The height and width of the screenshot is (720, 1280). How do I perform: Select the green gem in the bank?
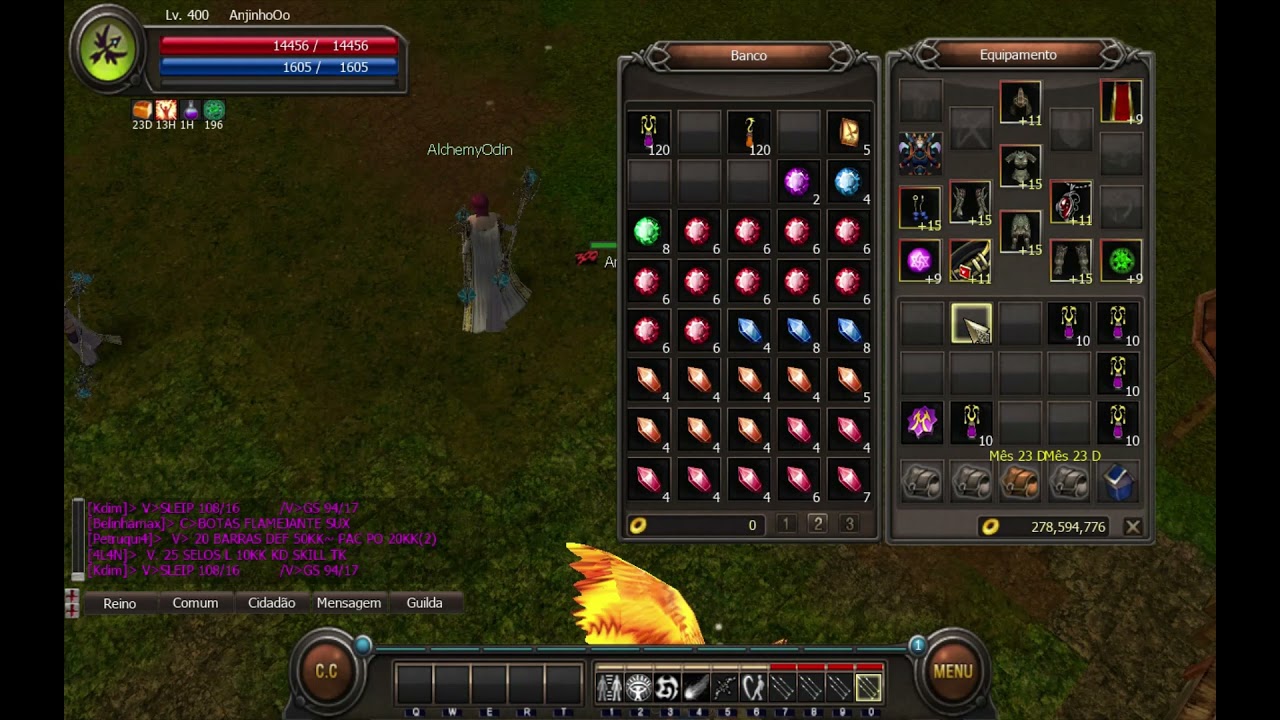[648, 231]
